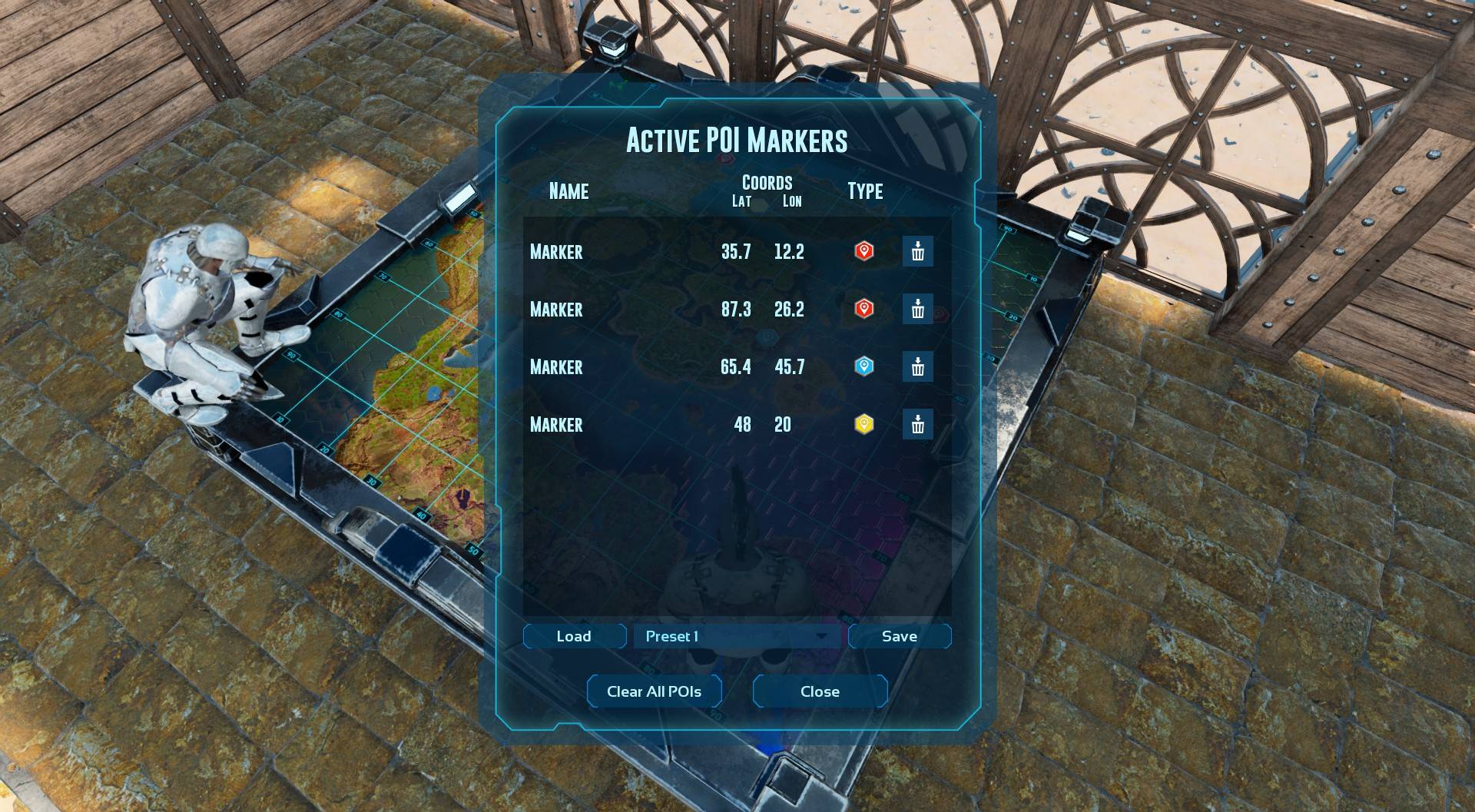Screen dimensions: 1475x812
Task: Save the current POI markers
Action: click(x=900, y=636)
